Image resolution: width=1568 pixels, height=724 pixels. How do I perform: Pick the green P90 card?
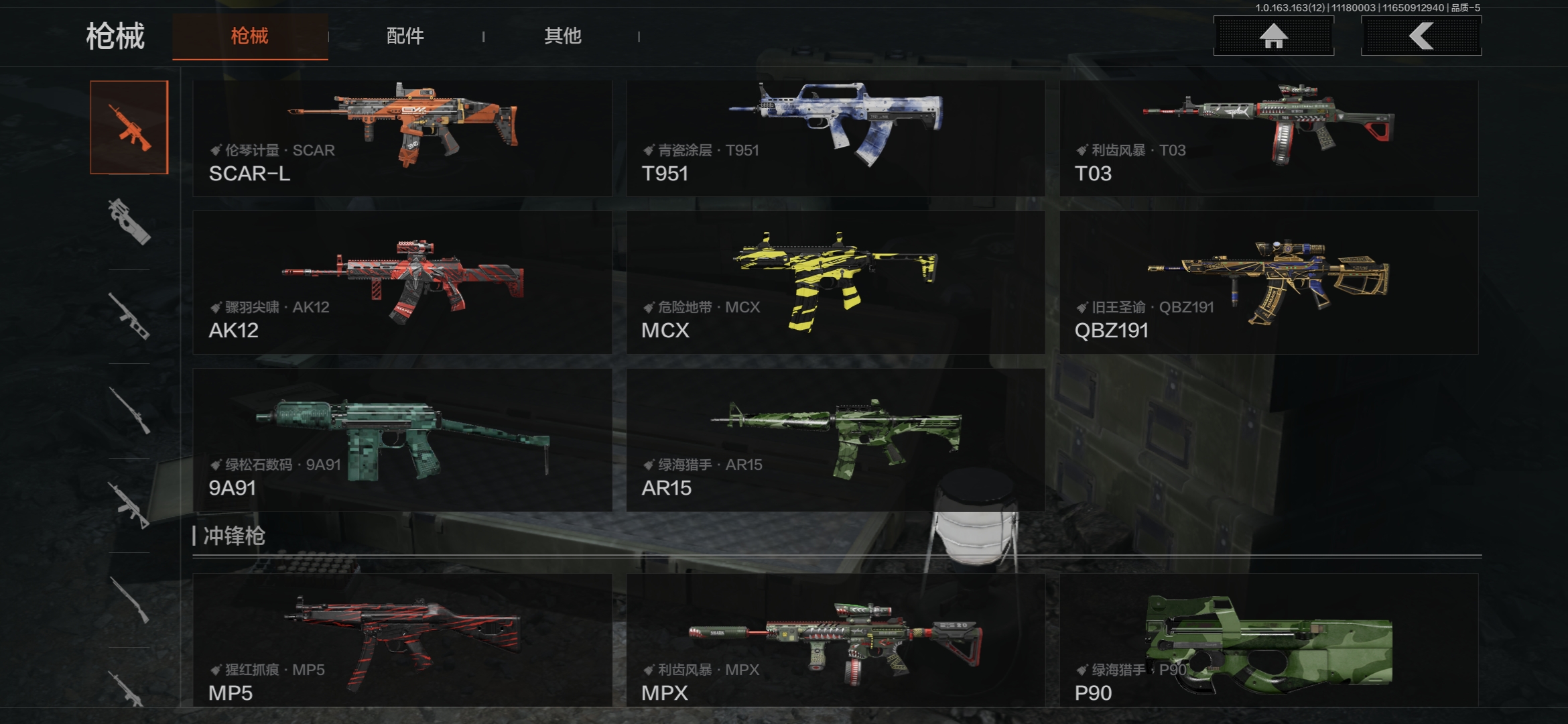click(1268, 639)
